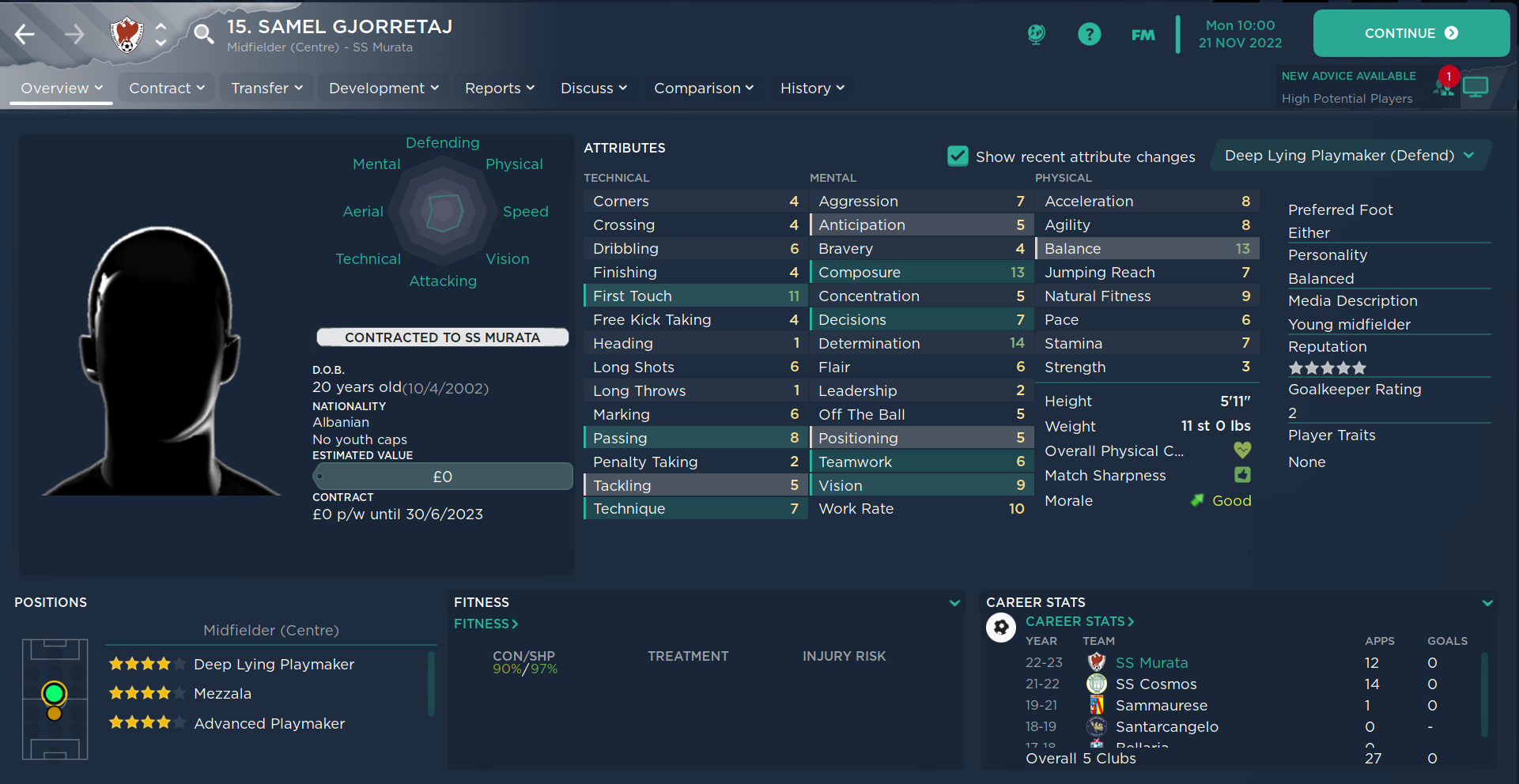Click the back navigation arrow
The image size is (1519, 784).
[26, 35]
